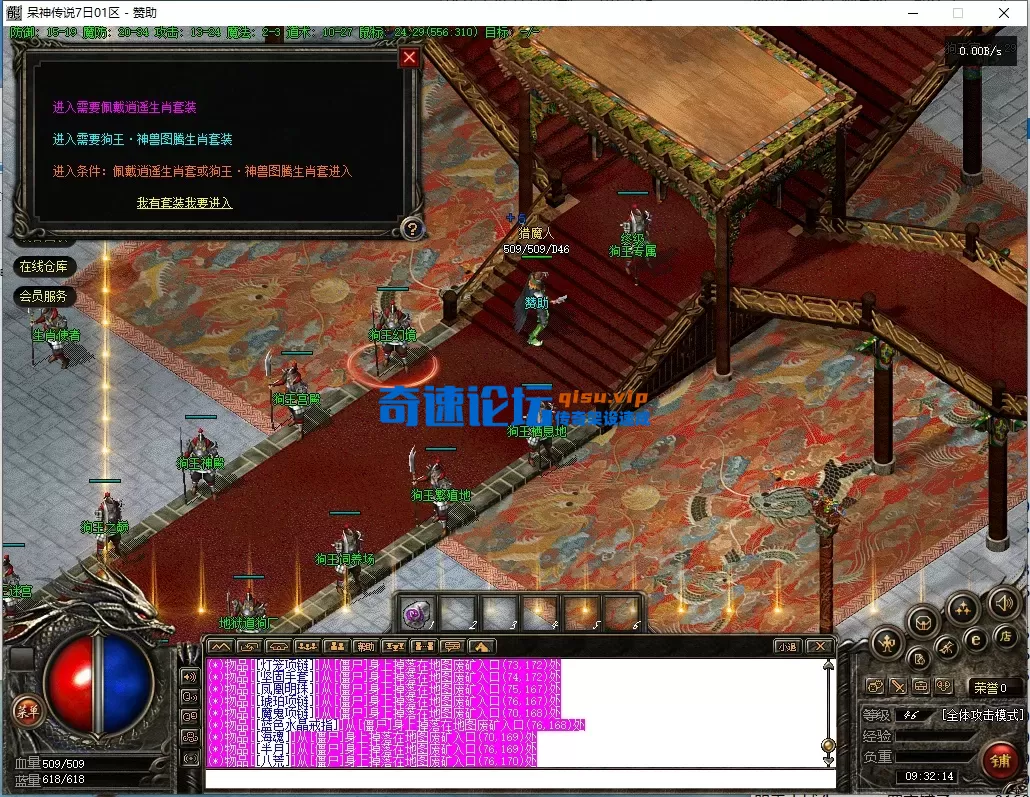The height and width of the screenshot is (797, 1030).
Task: Maximize the game window
Action: click(x=958, y=13)
